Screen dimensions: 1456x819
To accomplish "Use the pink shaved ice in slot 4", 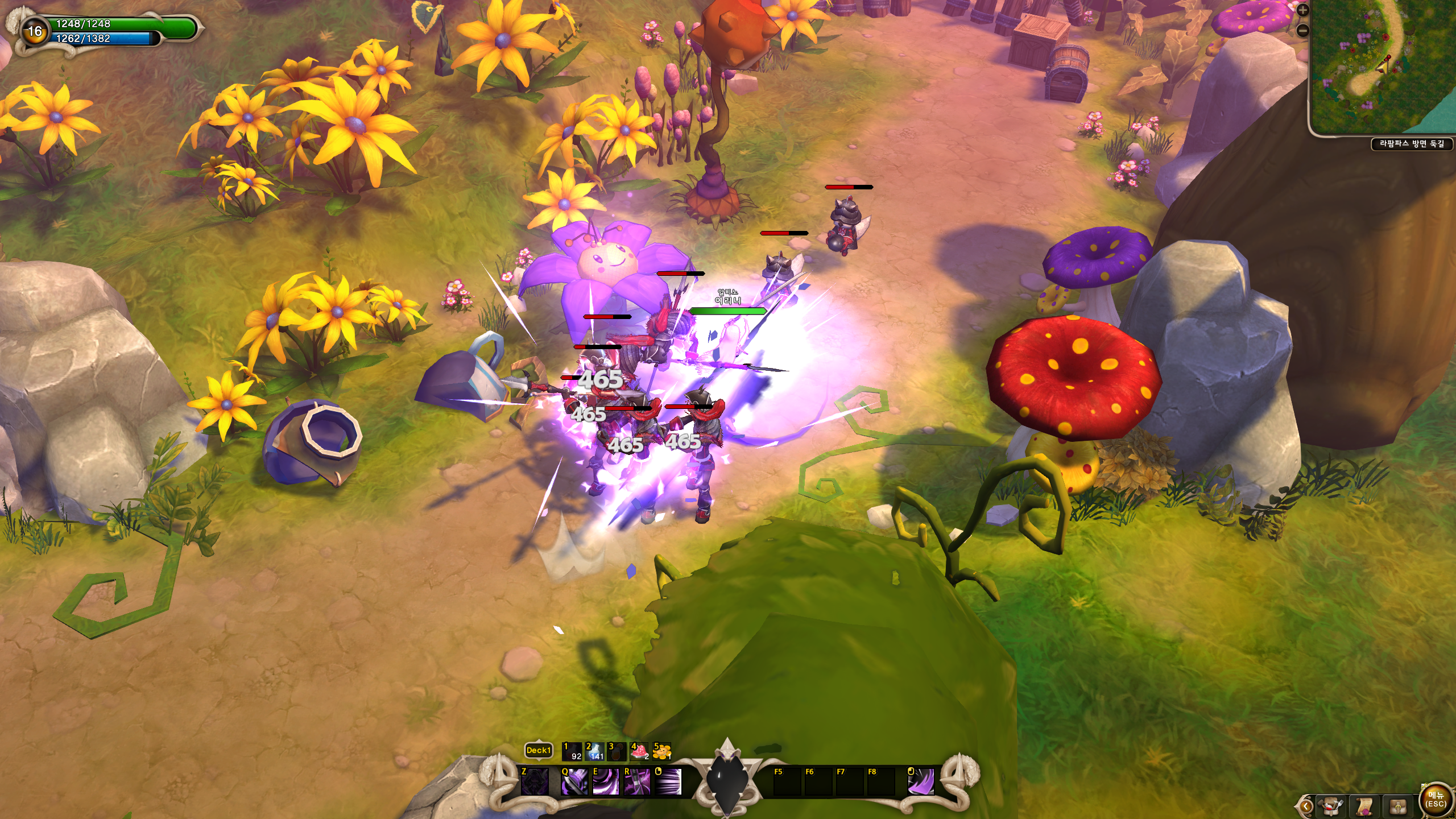I will [x=639, y=751].
